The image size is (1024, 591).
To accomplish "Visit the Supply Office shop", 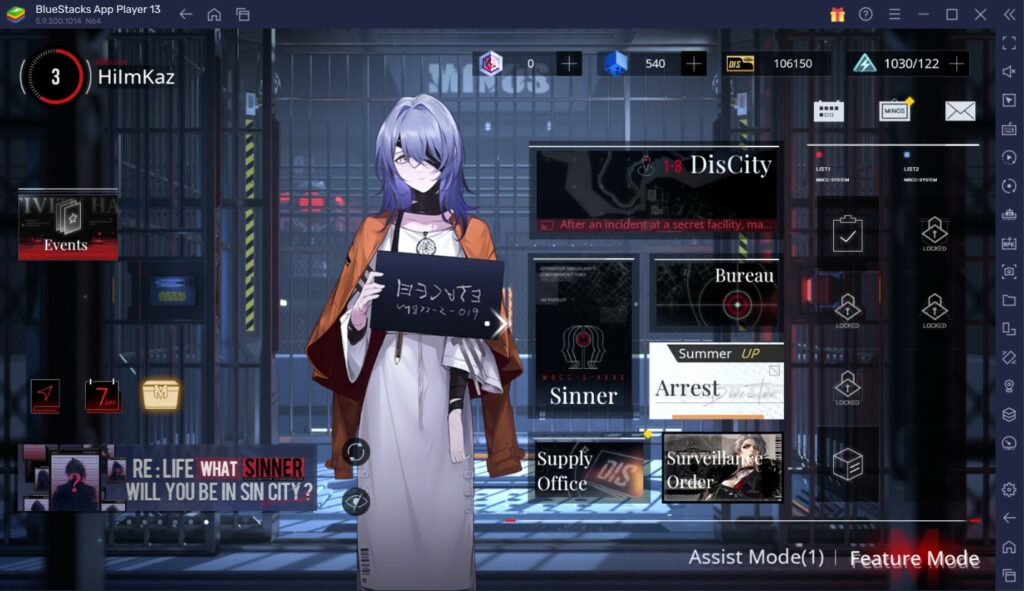I will coord(589,470).
